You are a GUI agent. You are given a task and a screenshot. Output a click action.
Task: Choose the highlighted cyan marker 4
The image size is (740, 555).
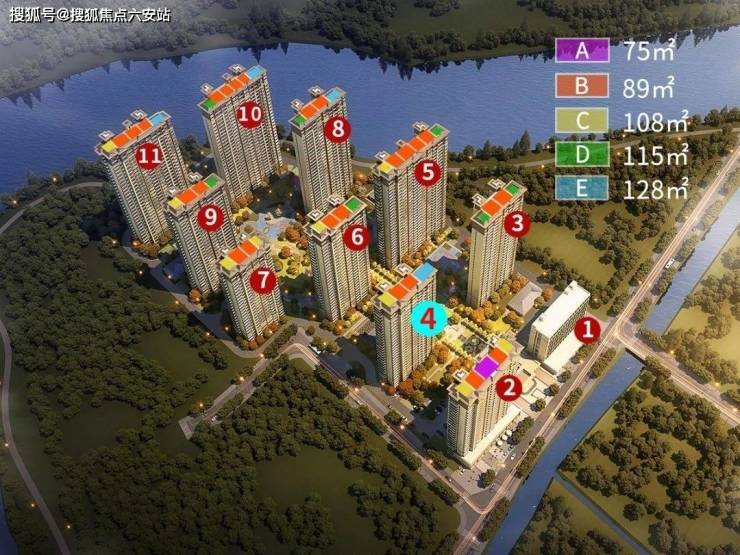[x=429, y=319]
